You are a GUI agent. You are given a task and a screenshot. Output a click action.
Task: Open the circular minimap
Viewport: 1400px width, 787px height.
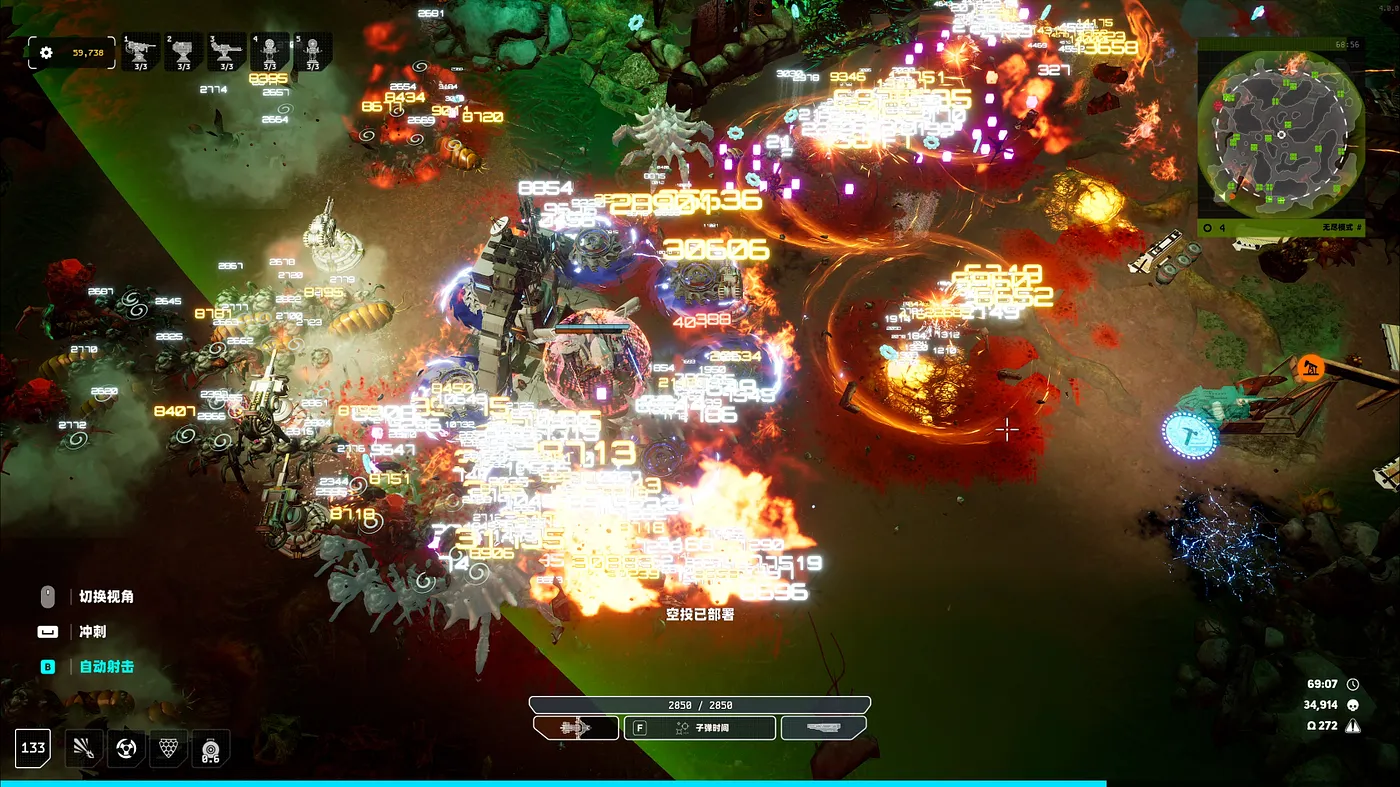[1281, 135]
